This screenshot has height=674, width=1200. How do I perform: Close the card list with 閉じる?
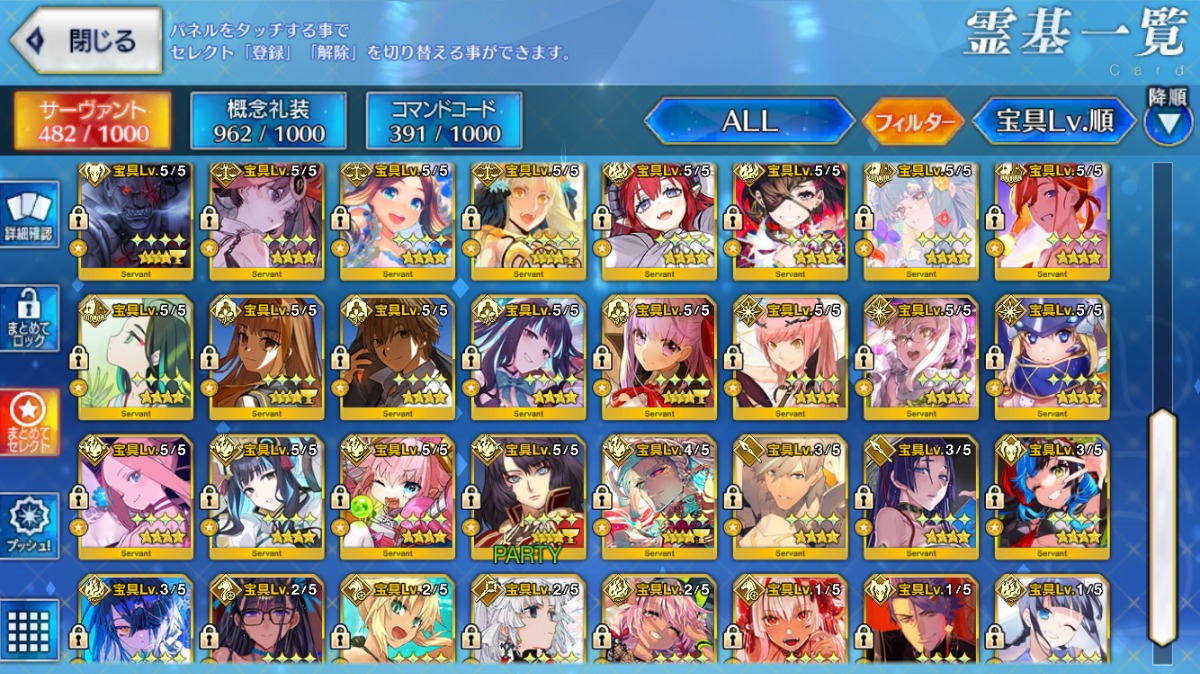tap(86, 41)
